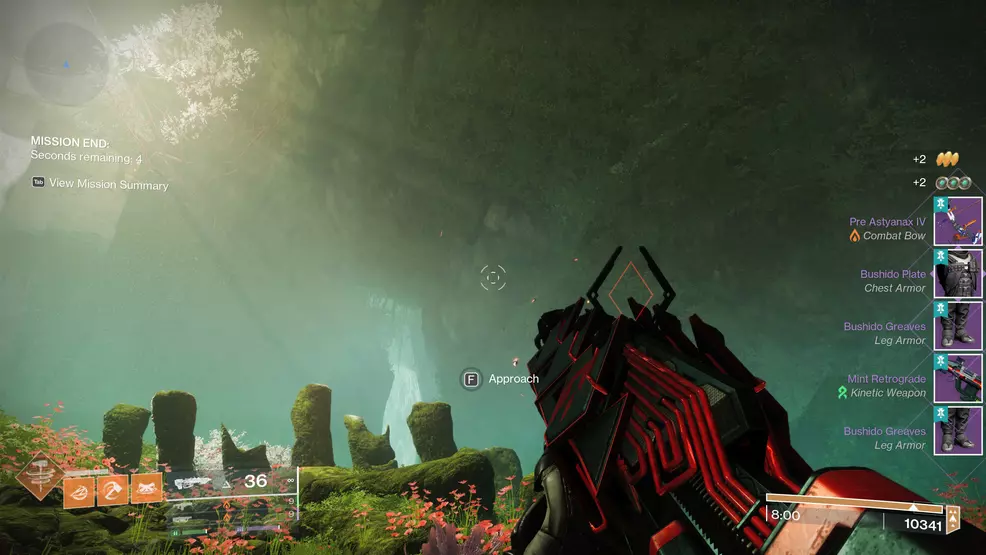Select the Mint Retrograde kinetic weapon drop
This screenshot has width=986, height=555.
click(x=957, y=378)
